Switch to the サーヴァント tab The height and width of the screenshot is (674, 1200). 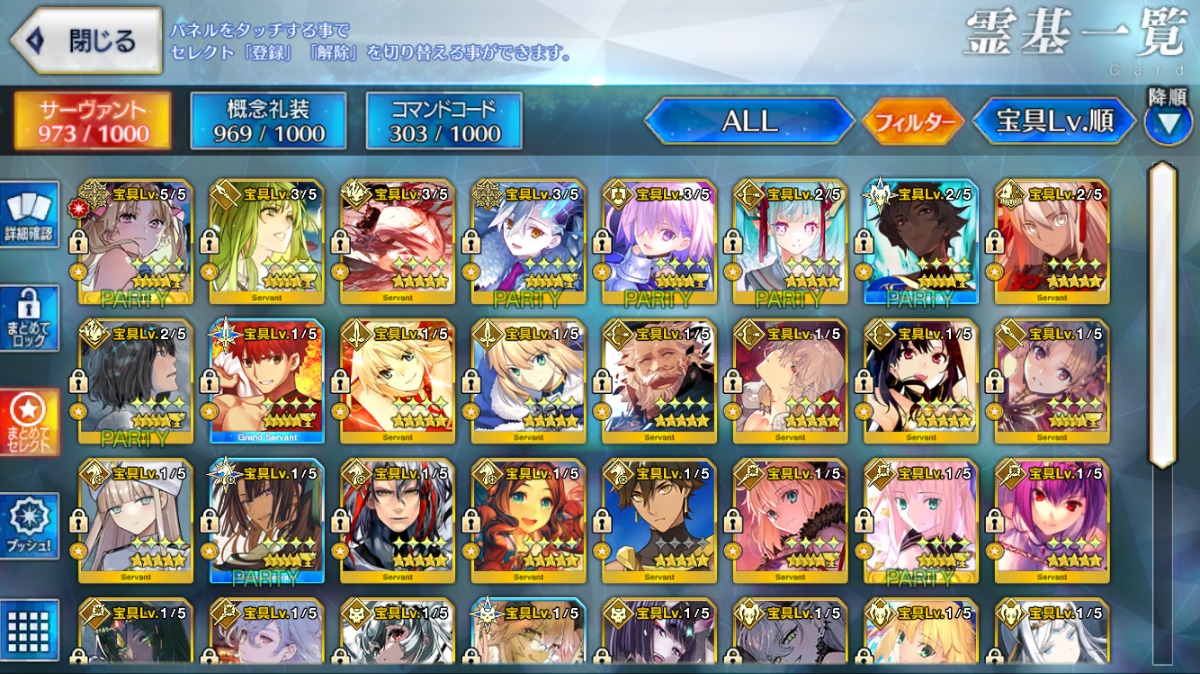click(x=92, y=121)
